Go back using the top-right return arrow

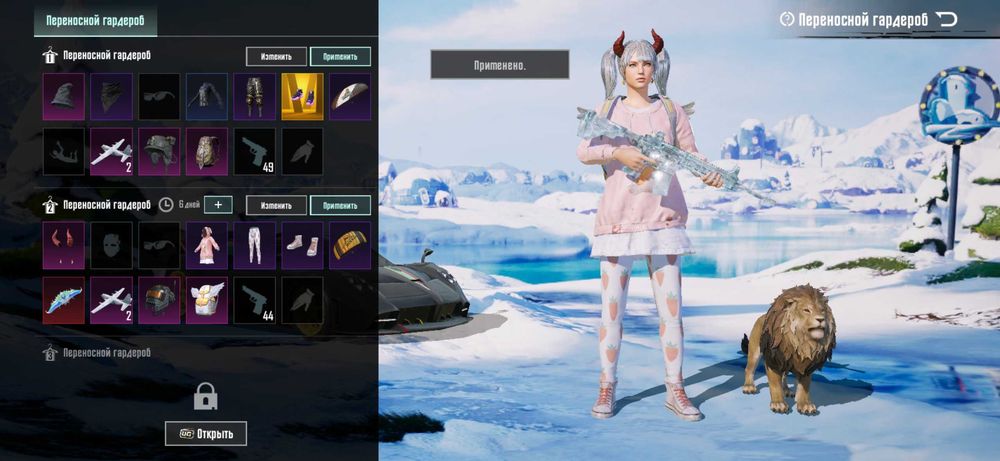(946, 19)
